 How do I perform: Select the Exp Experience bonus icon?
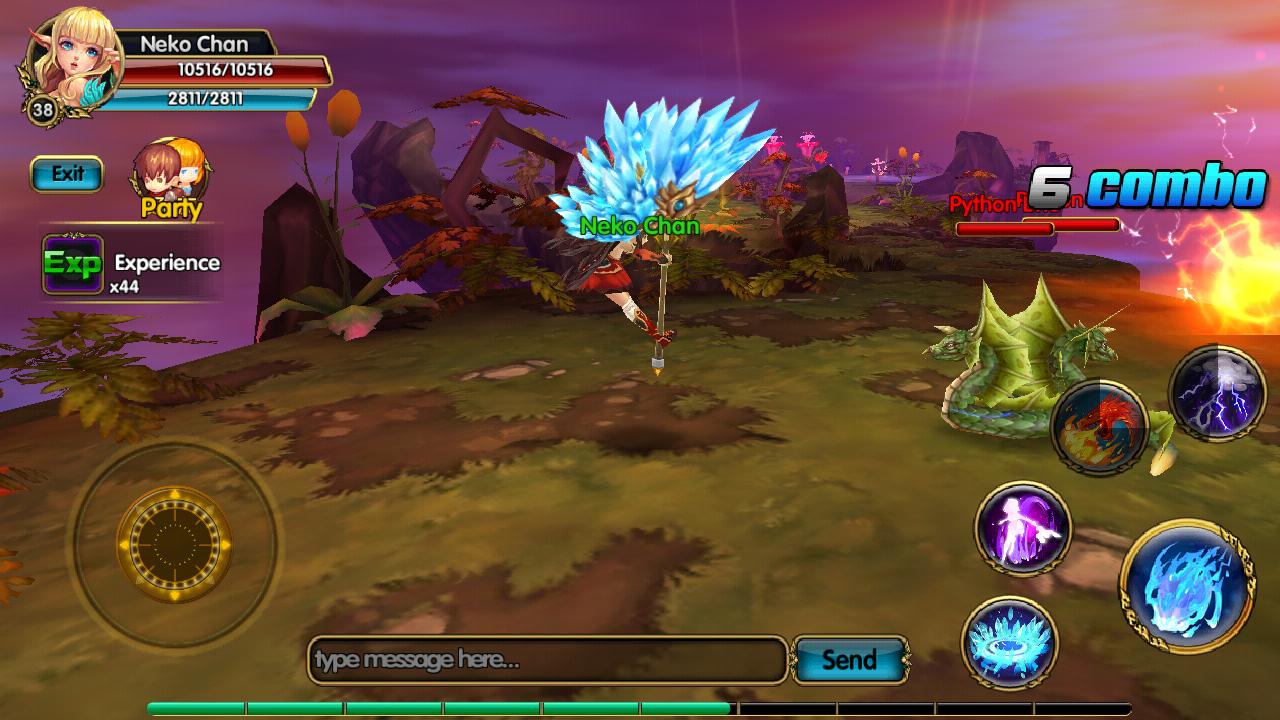pos(72,264)
